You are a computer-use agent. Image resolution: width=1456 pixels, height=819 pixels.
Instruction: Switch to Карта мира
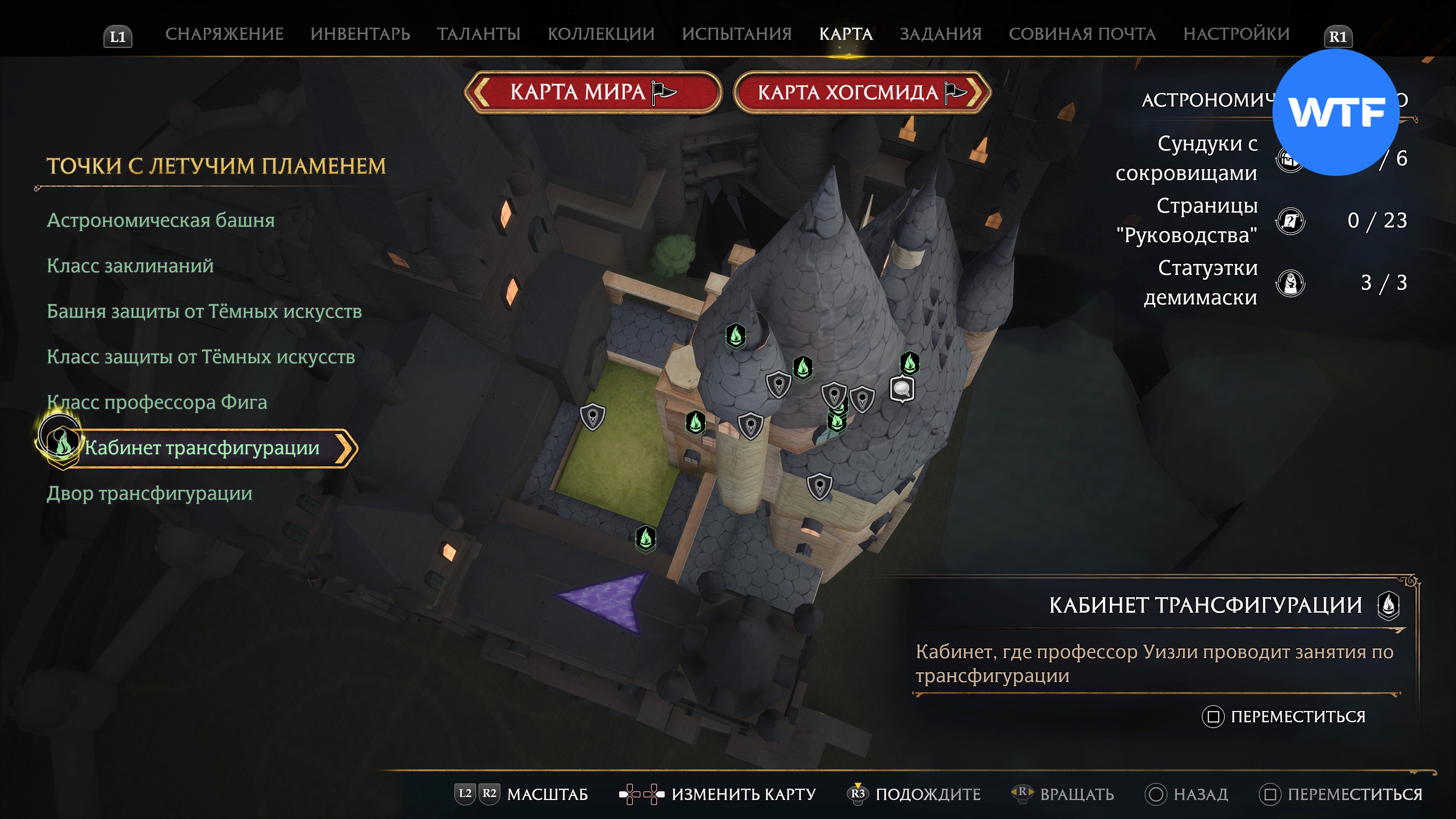pyautogui.click(x=592, y=92)
